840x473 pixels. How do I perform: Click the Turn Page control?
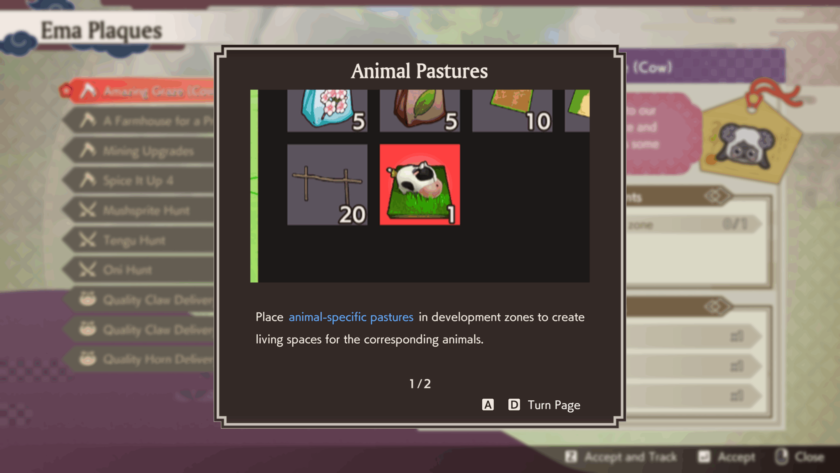click(553, 405)
